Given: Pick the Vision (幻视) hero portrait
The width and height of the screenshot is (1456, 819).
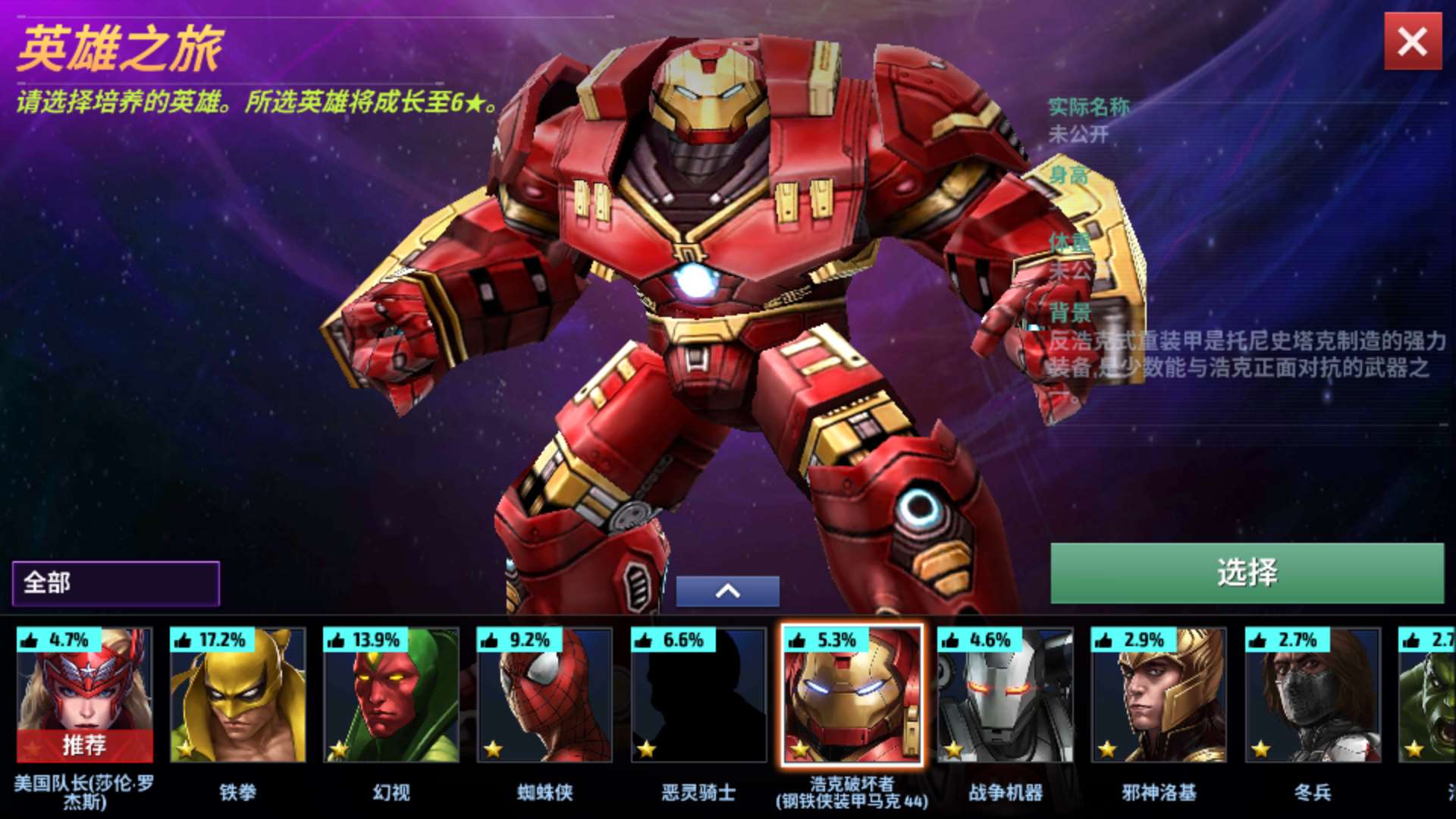Looking at the screenshot, I should [x=391, y=695].
